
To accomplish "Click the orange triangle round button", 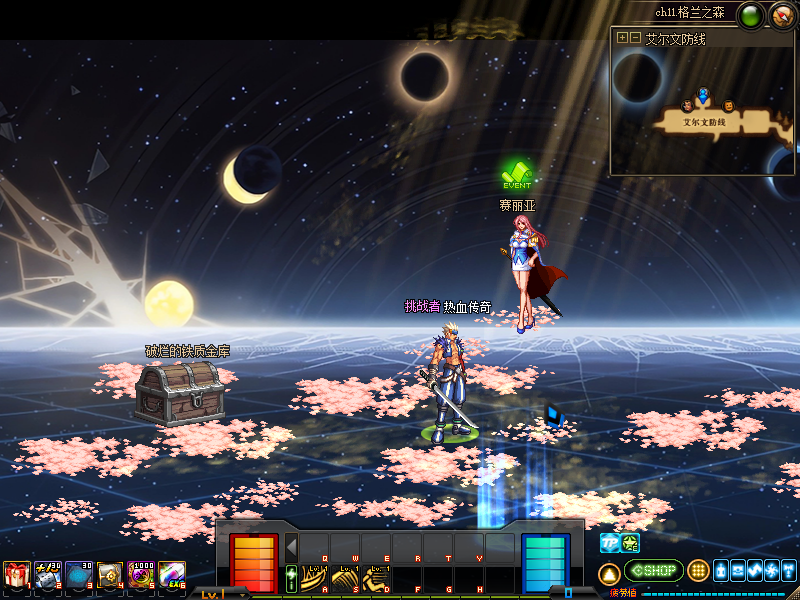I will point(609,573).
